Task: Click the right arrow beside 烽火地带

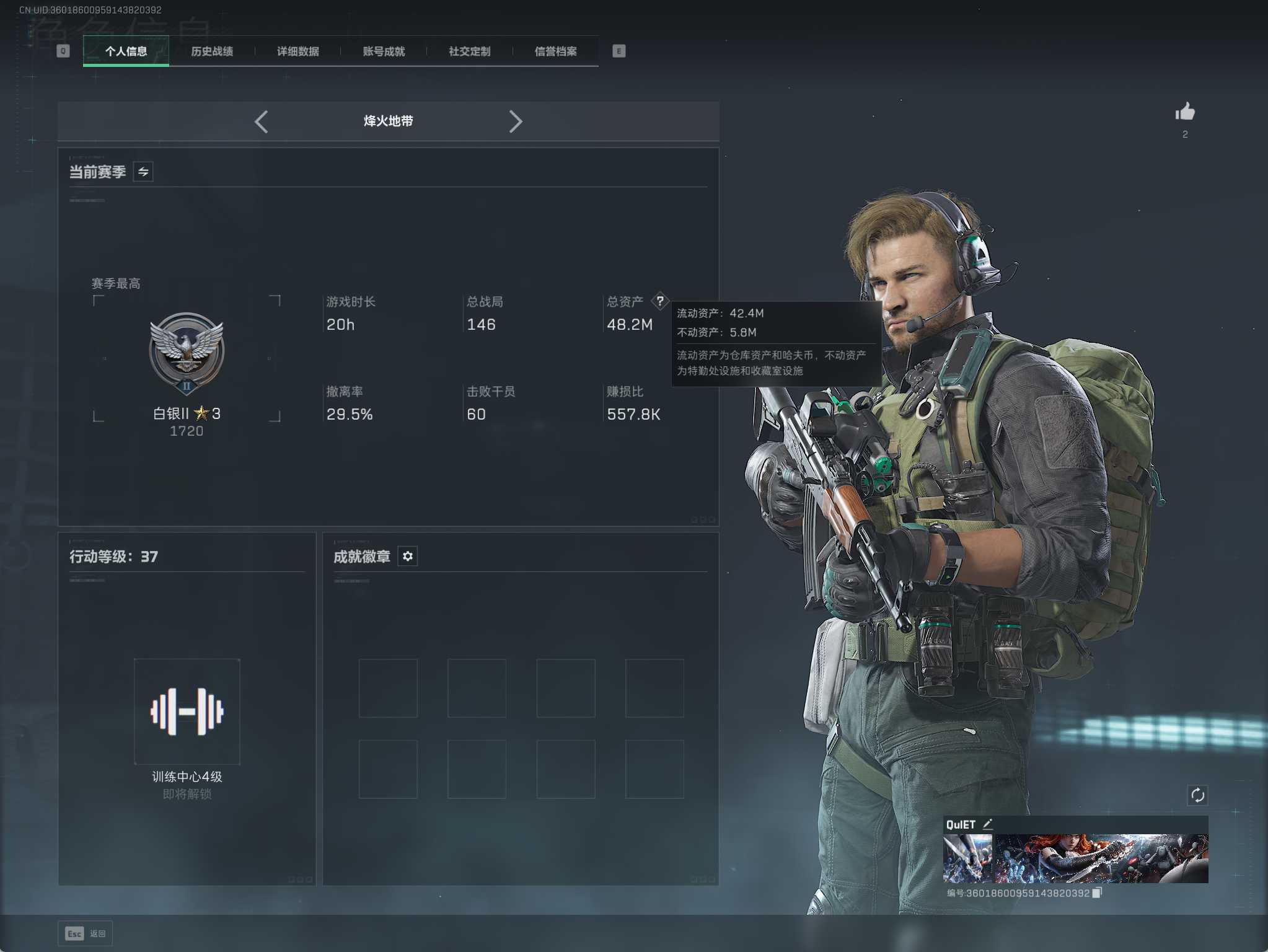Action: [x=515, y=122]
